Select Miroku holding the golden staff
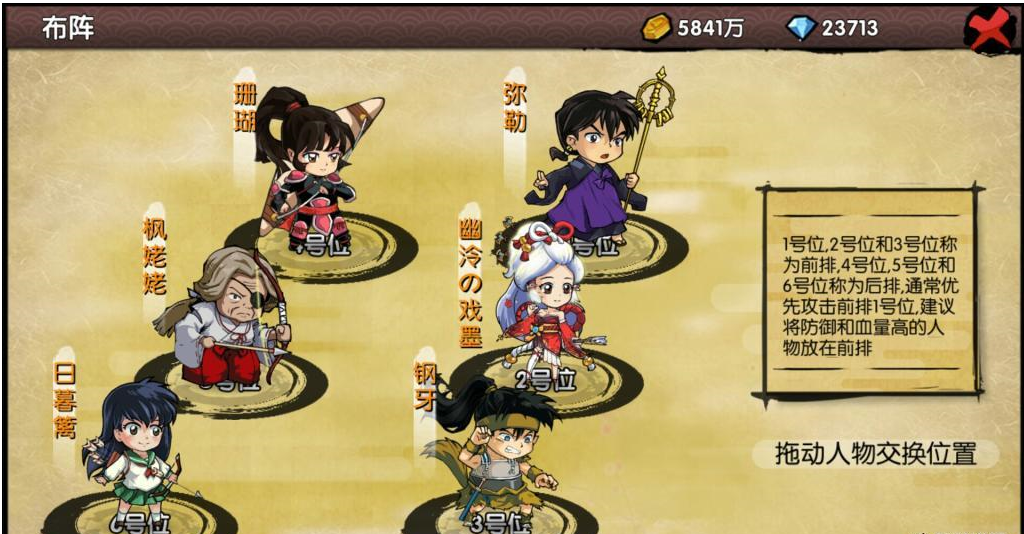This screenshot has width=1024, height=534. (x=596, y=160)
